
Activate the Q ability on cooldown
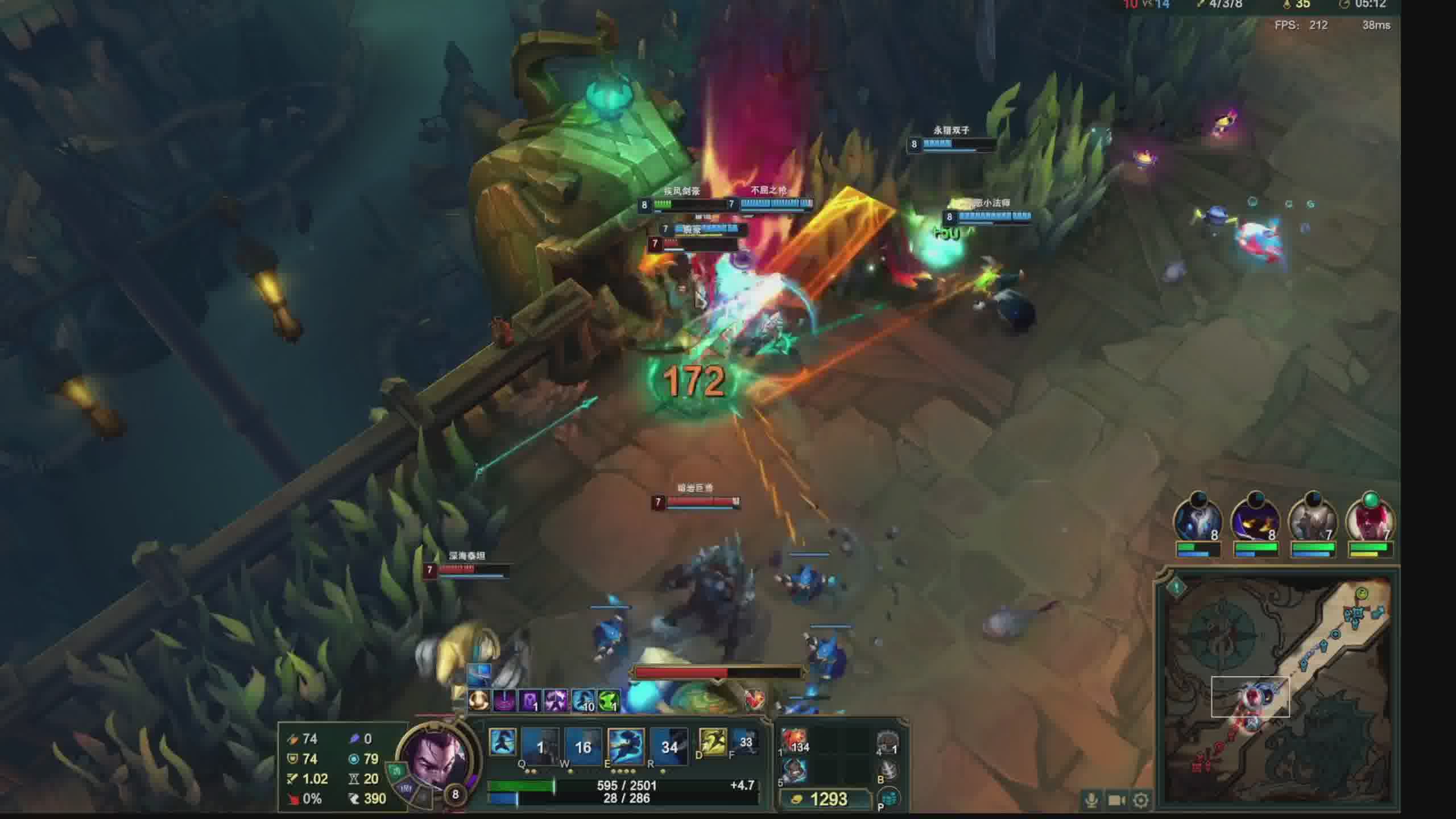tap(540, 746)
